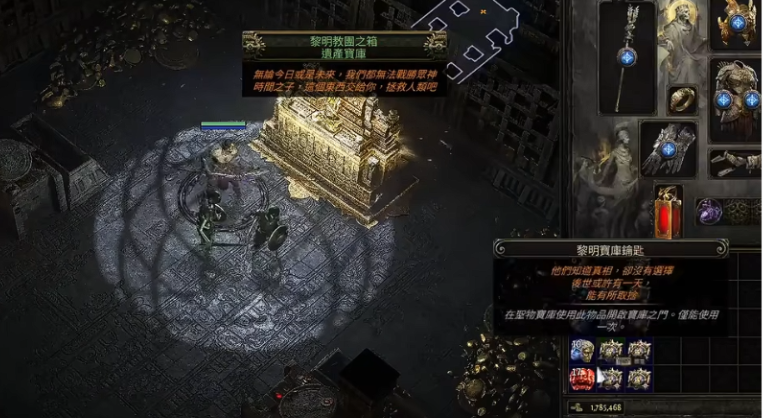Pick the red item in the inventory grid
The height and width of the screenshot is (418, 763).
[582, 378]
